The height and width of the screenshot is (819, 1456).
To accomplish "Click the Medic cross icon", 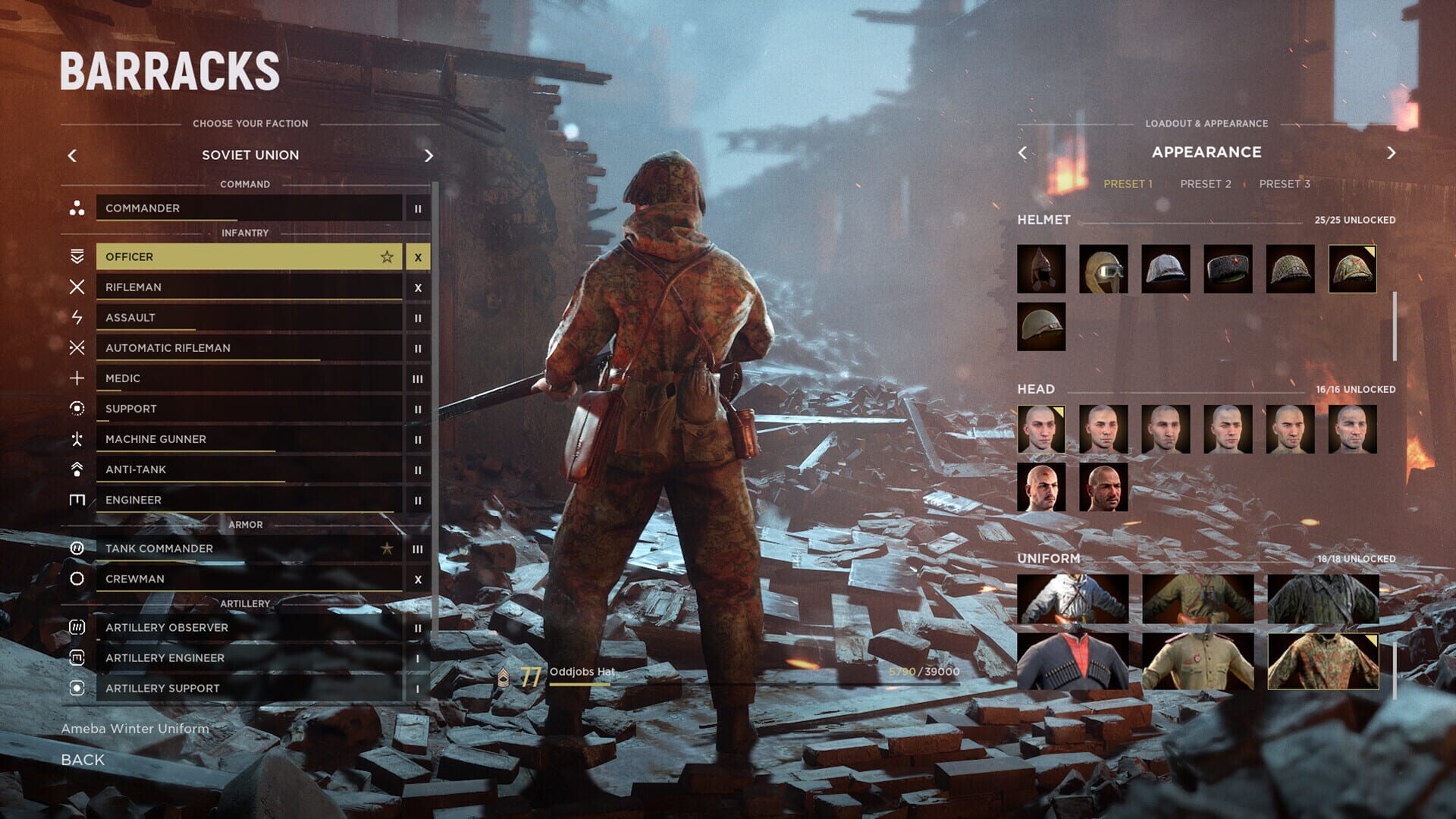I will 76,378.
